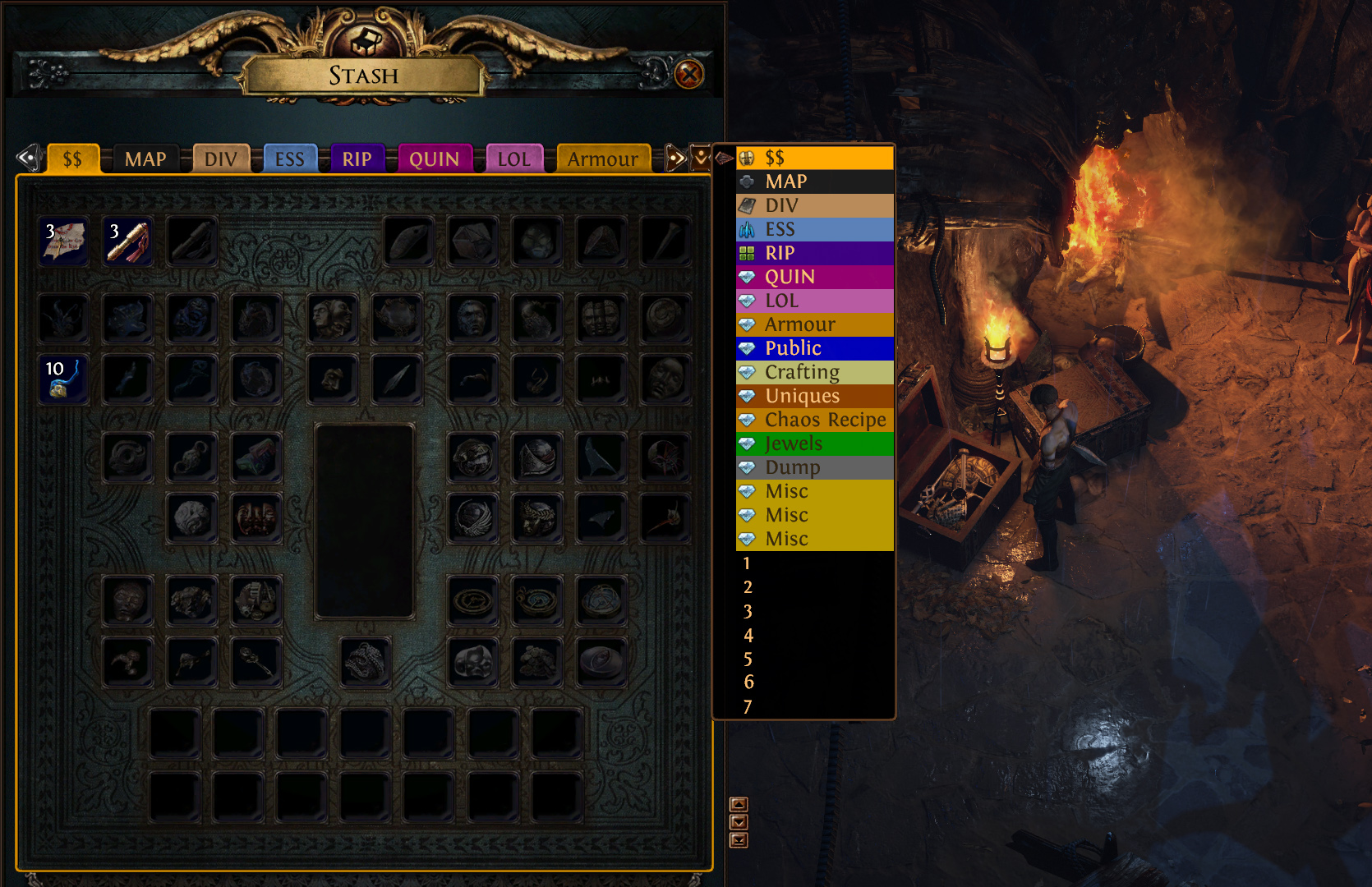Click the coin icon beside $$ in the tab list

tap(748, 158)
